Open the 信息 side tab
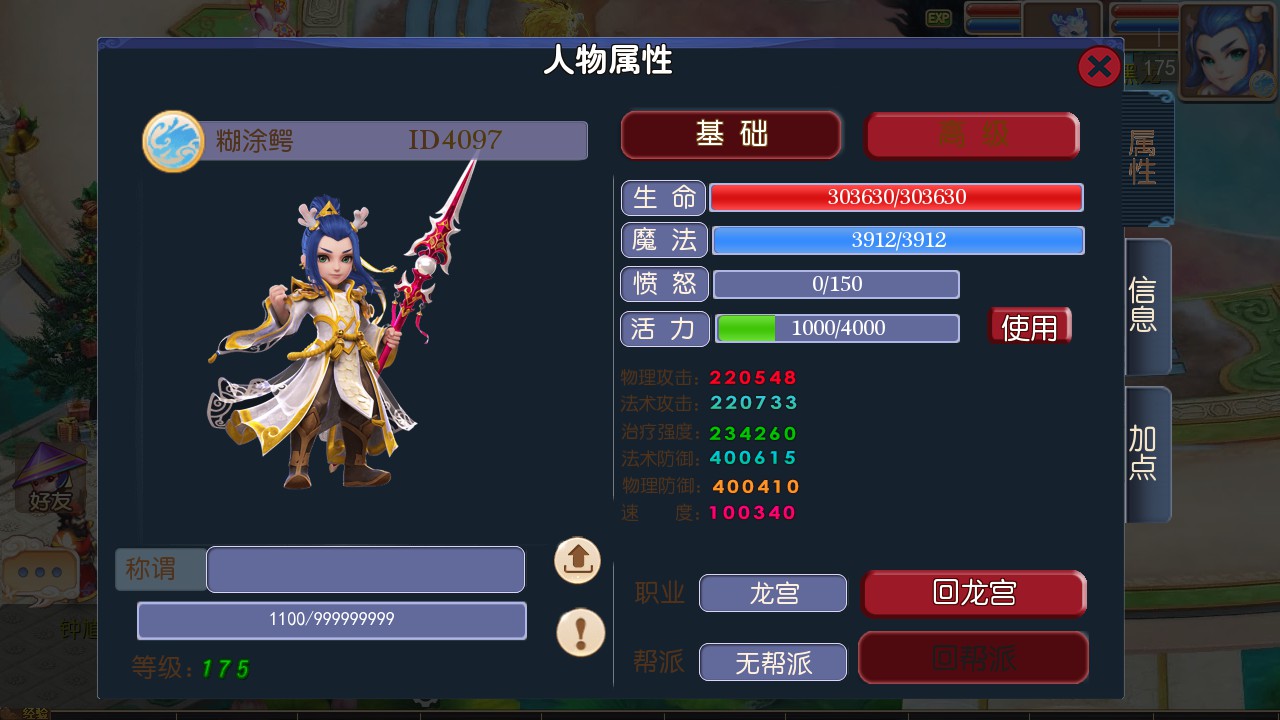1280x720 pixels. [1145, 305]
